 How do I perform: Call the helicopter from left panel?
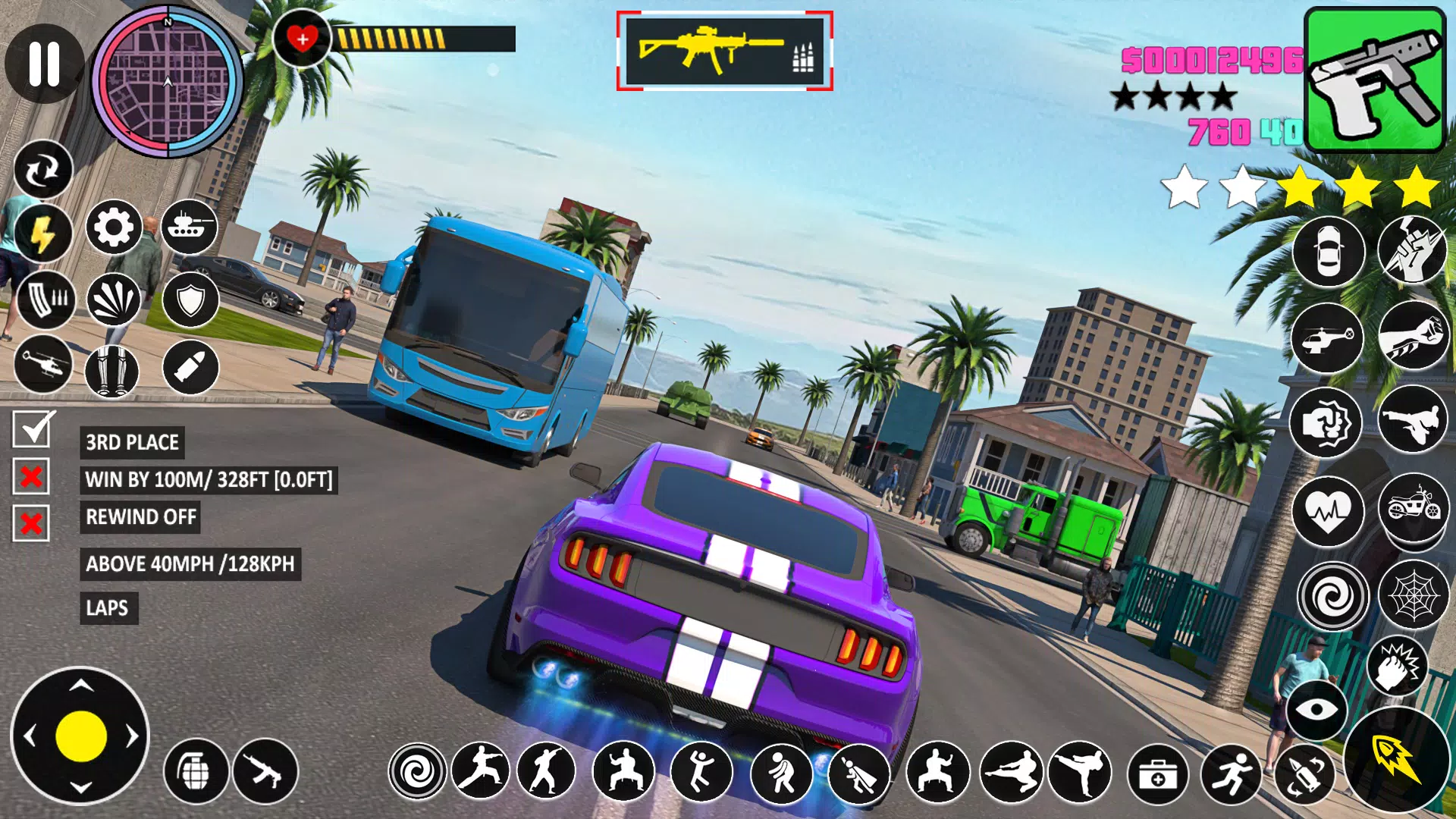(x=43, y=366)
